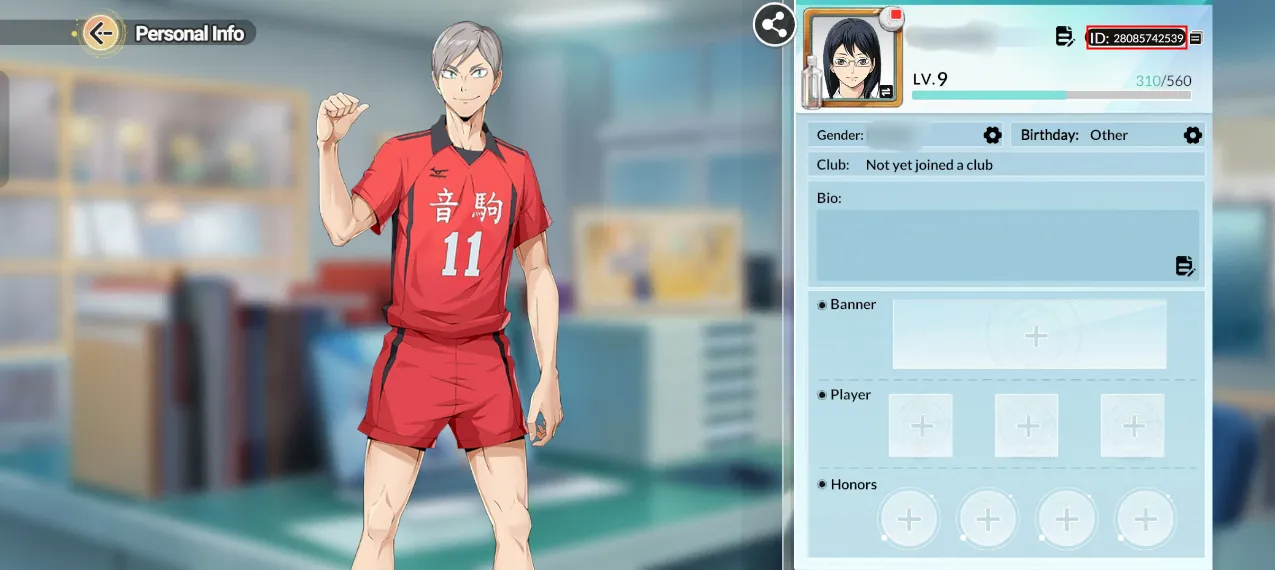This screenshot has width=1275, height=570.
Task: Open birthday settings gear
Action: (x=1192, y=135)
